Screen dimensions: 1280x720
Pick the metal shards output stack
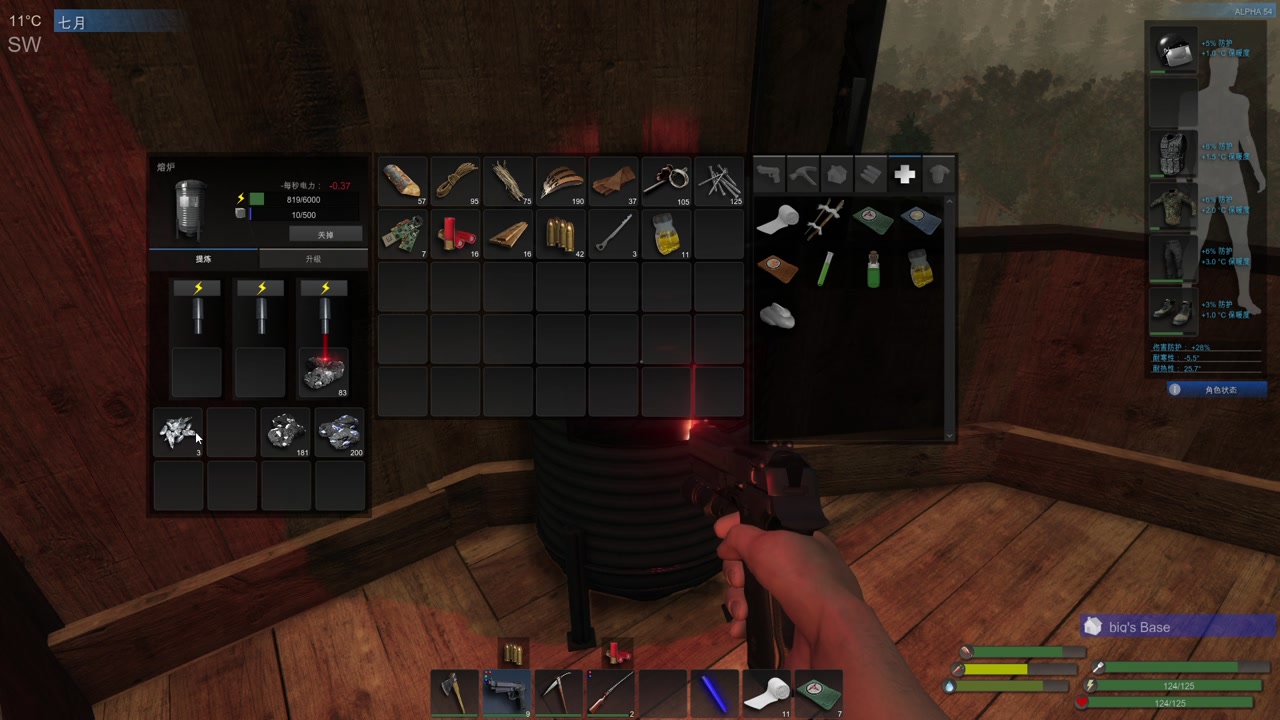pyautogui.click(x=179, y=432)
